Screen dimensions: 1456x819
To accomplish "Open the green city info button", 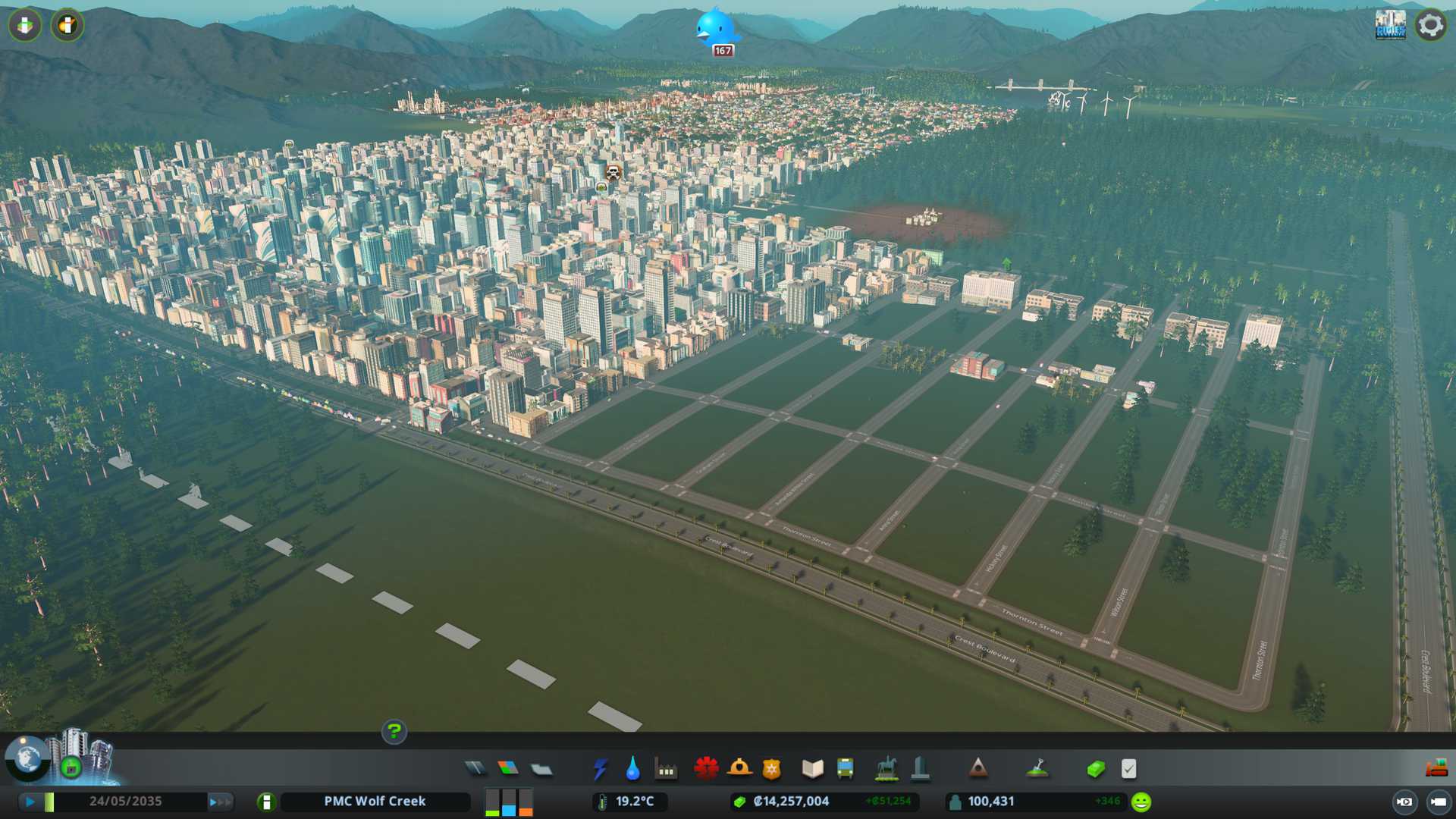I will 266,802.
